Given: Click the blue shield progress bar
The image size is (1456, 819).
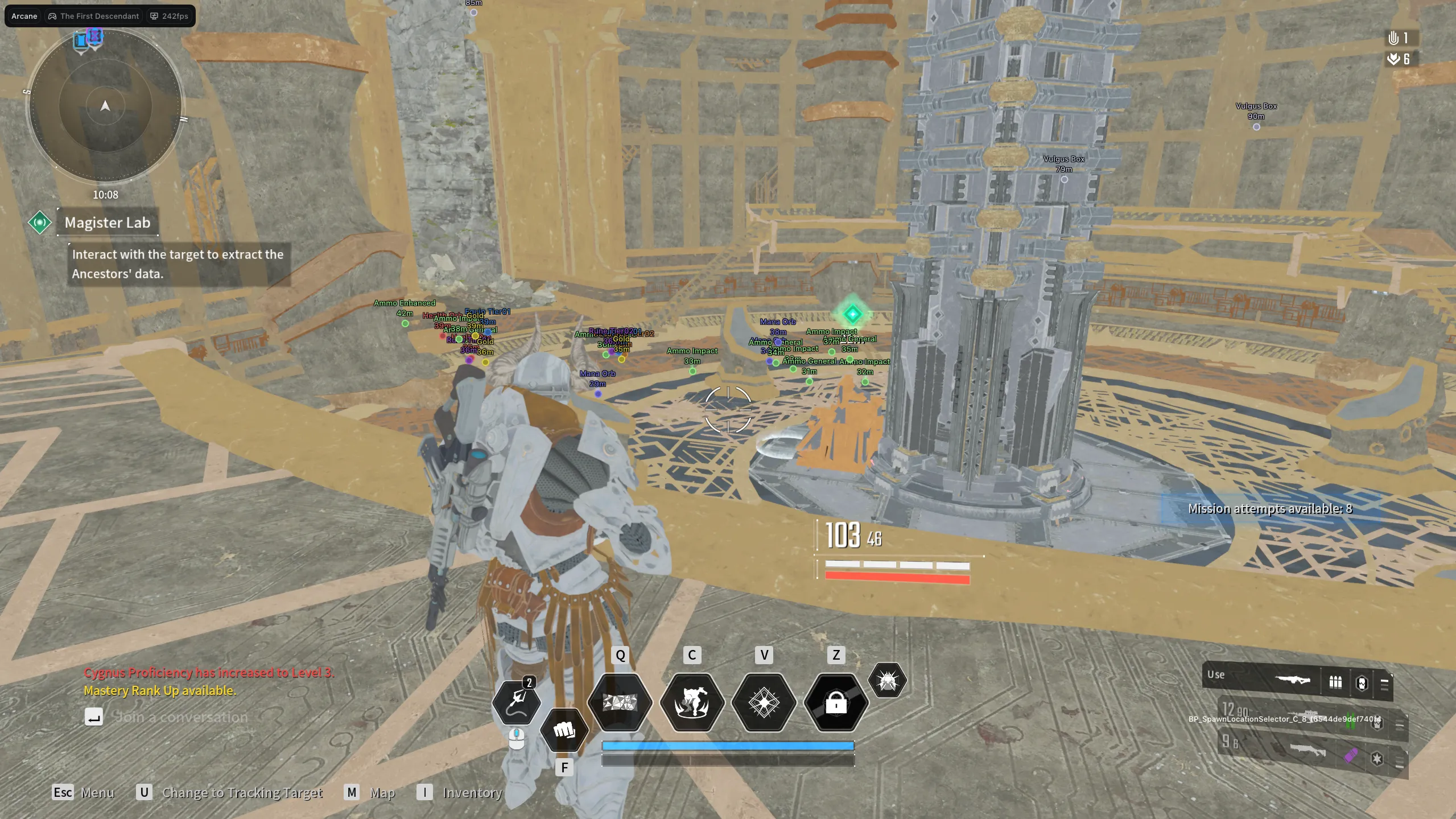Looking at the screenshot, I should (x=727, y=745).
